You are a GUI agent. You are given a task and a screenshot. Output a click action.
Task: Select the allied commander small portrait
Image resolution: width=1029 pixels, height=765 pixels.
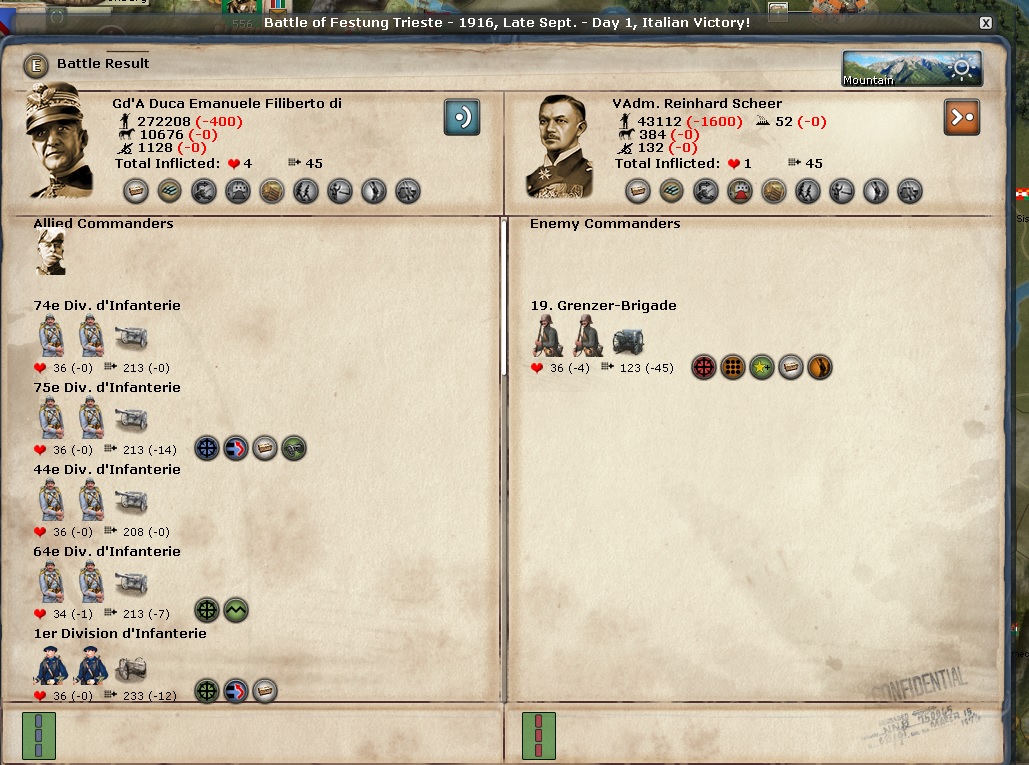click(51, 252)
